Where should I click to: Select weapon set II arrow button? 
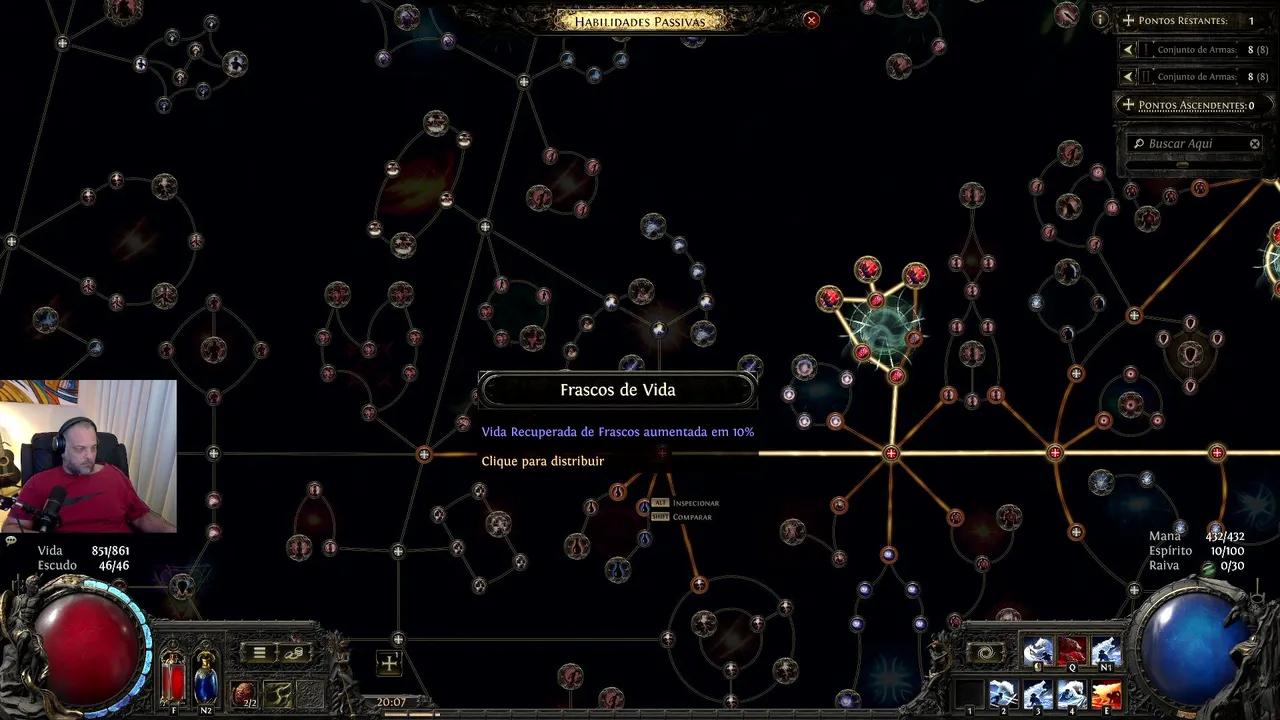click(1129, 77)
